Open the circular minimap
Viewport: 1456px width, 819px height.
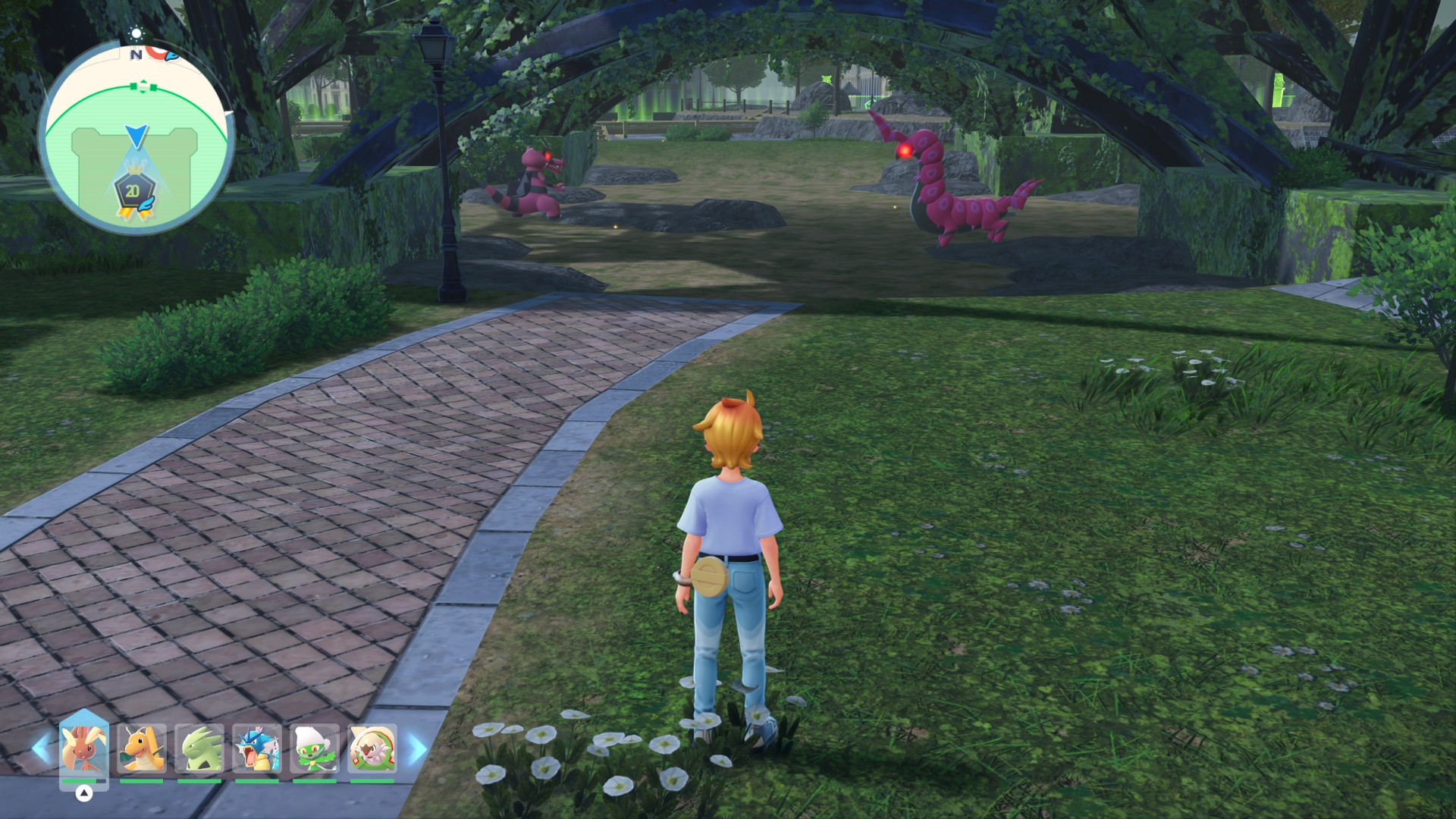[136, 136]
